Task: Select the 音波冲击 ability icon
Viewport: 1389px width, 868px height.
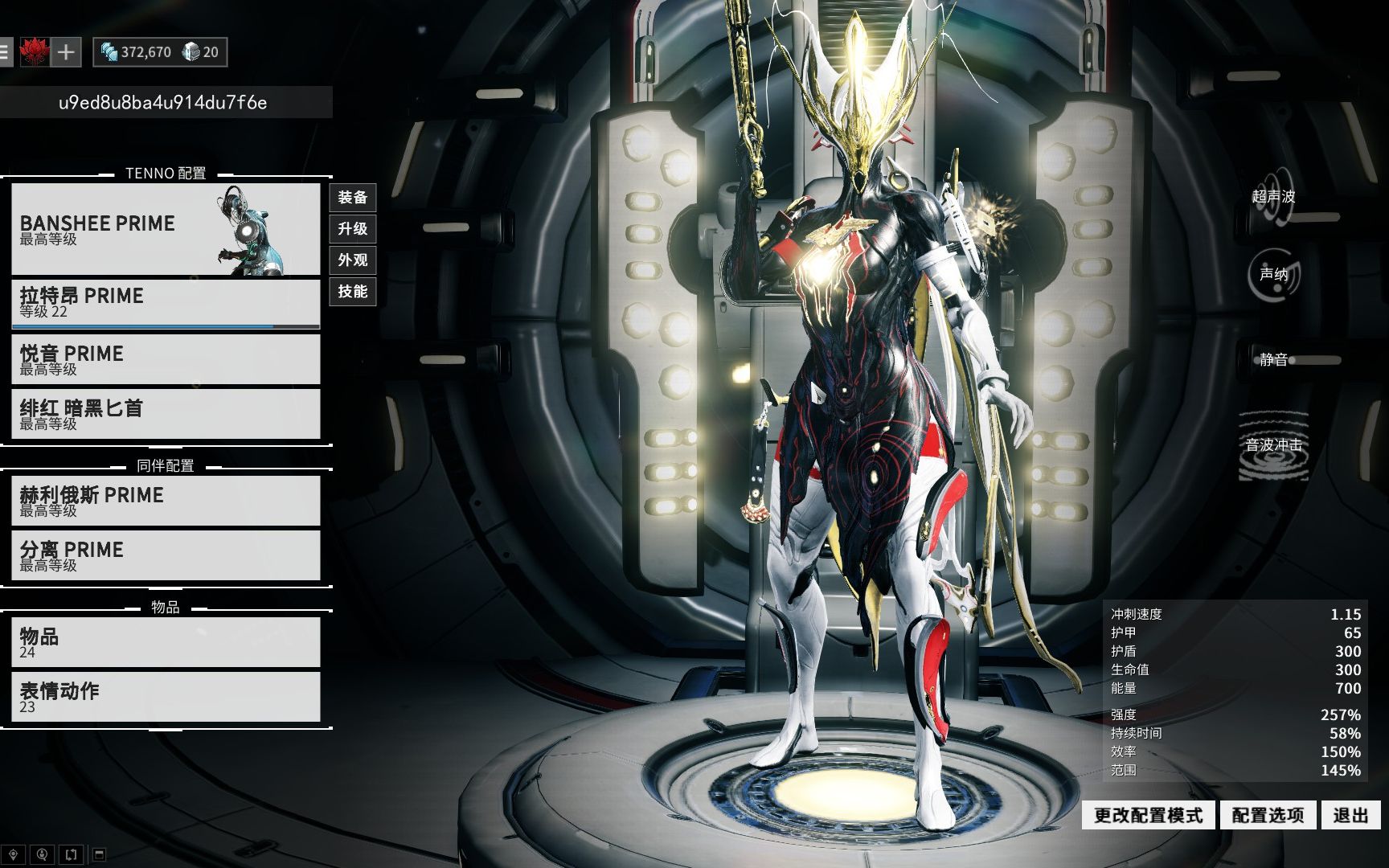Action: point(1274,446)
